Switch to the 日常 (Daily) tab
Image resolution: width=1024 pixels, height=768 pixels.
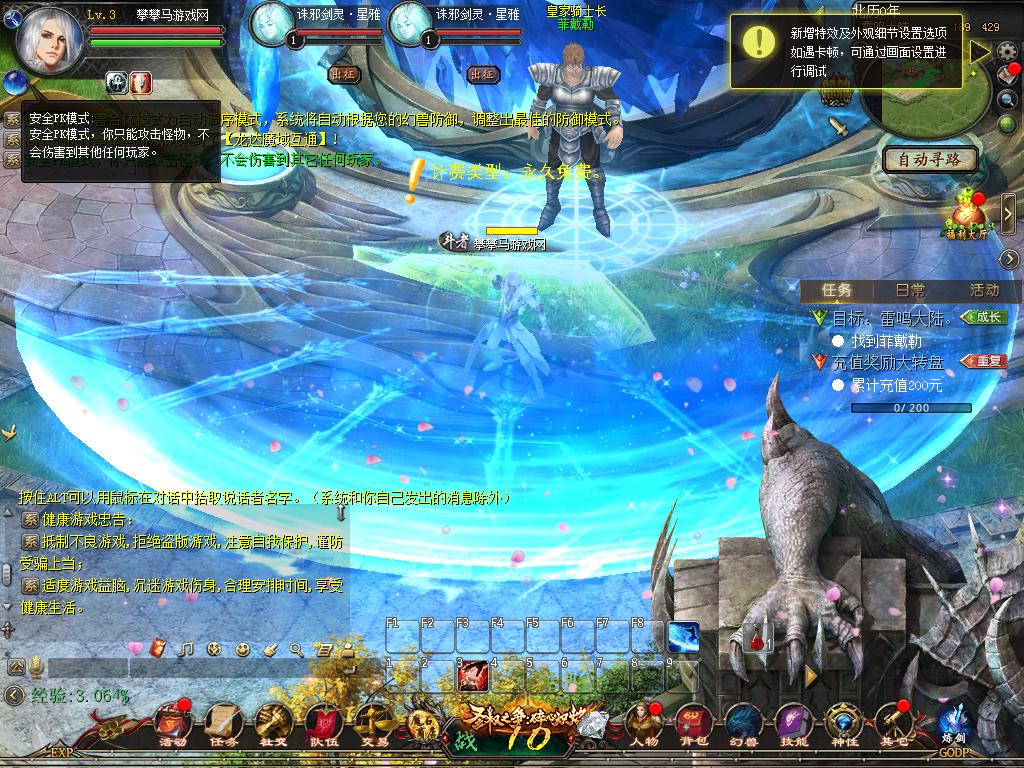point(909,290)
